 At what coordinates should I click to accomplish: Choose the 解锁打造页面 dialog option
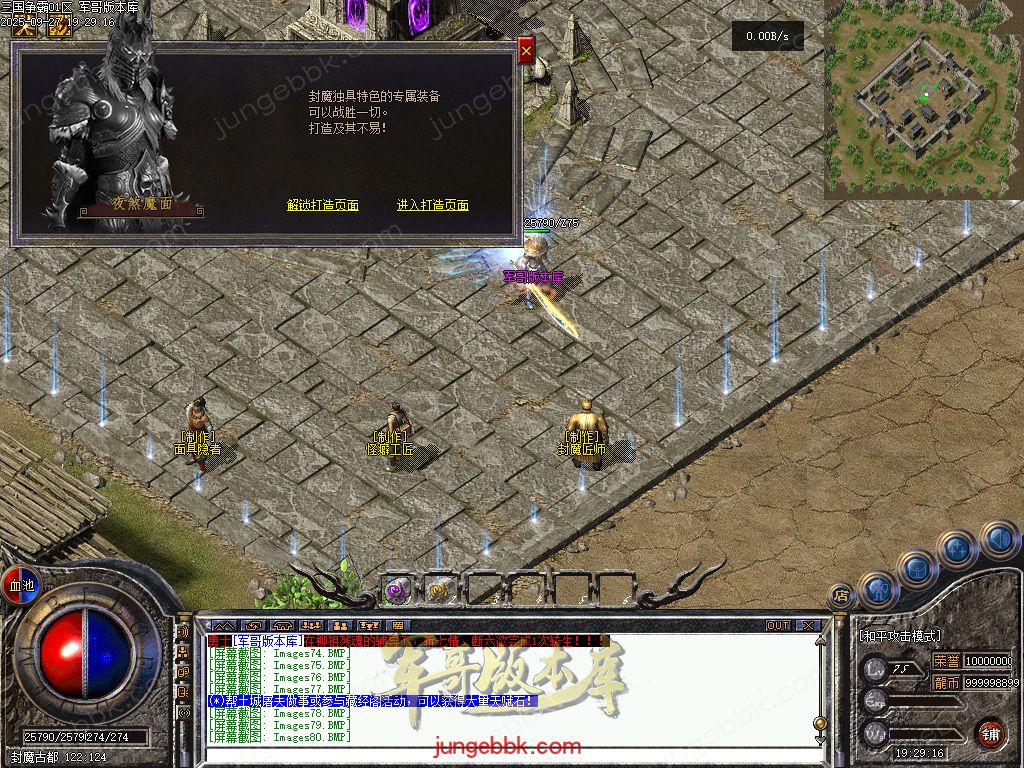pyautogui.click(x=322, y=206)
